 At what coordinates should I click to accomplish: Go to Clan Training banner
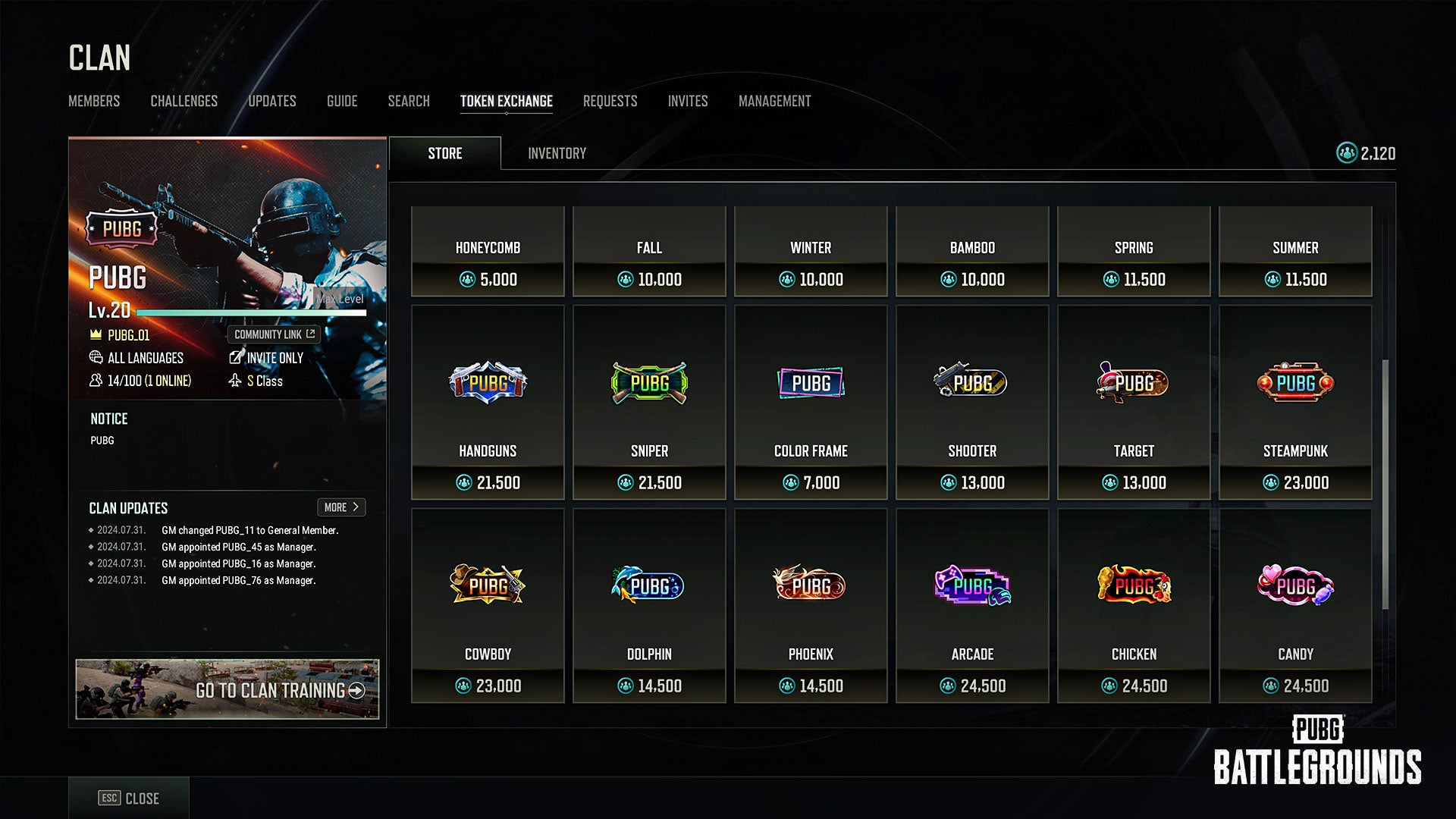click(x=227, y=689)
